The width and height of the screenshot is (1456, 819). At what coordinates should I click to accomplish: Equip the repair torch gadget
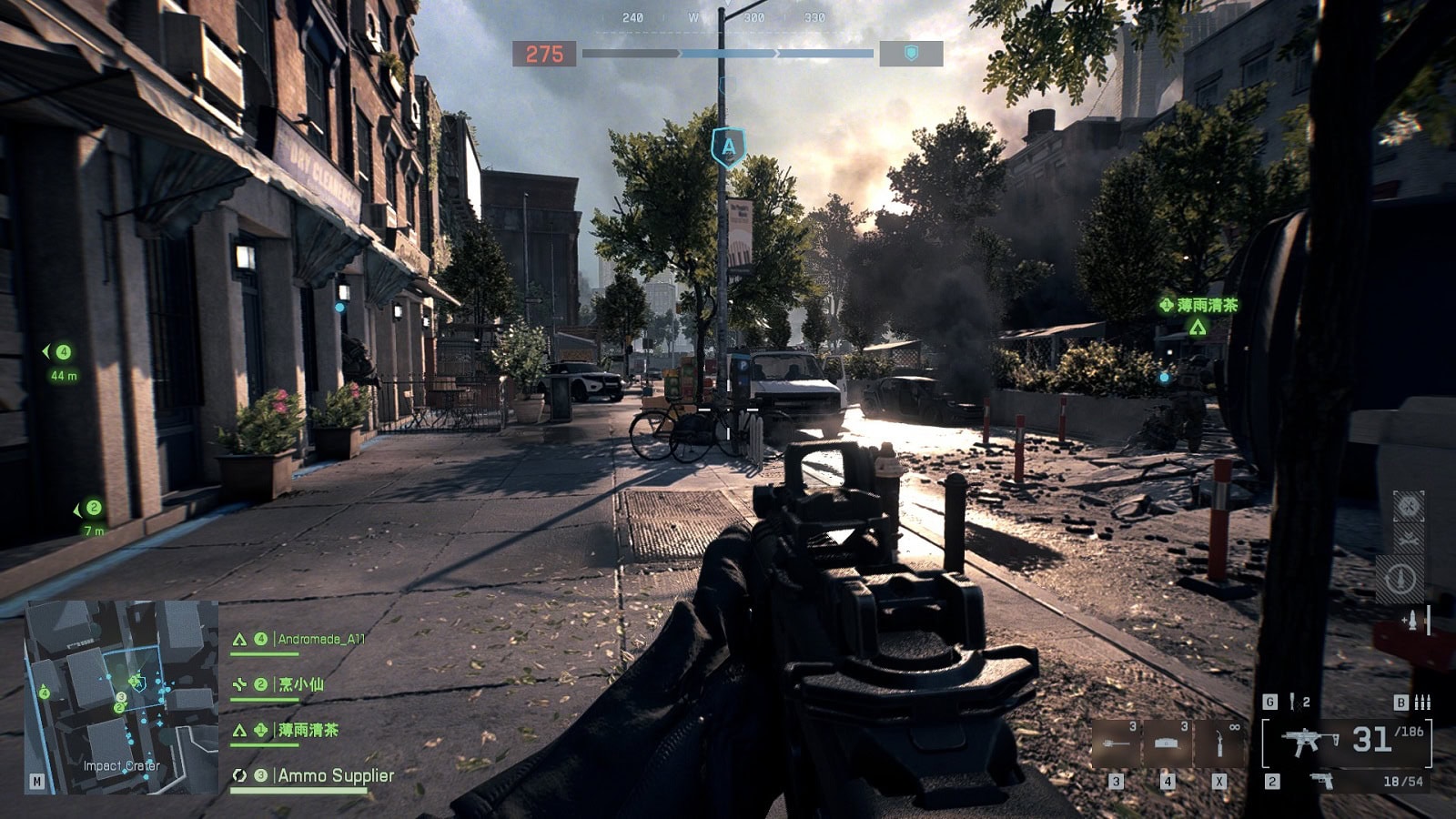click(1219, 743)
